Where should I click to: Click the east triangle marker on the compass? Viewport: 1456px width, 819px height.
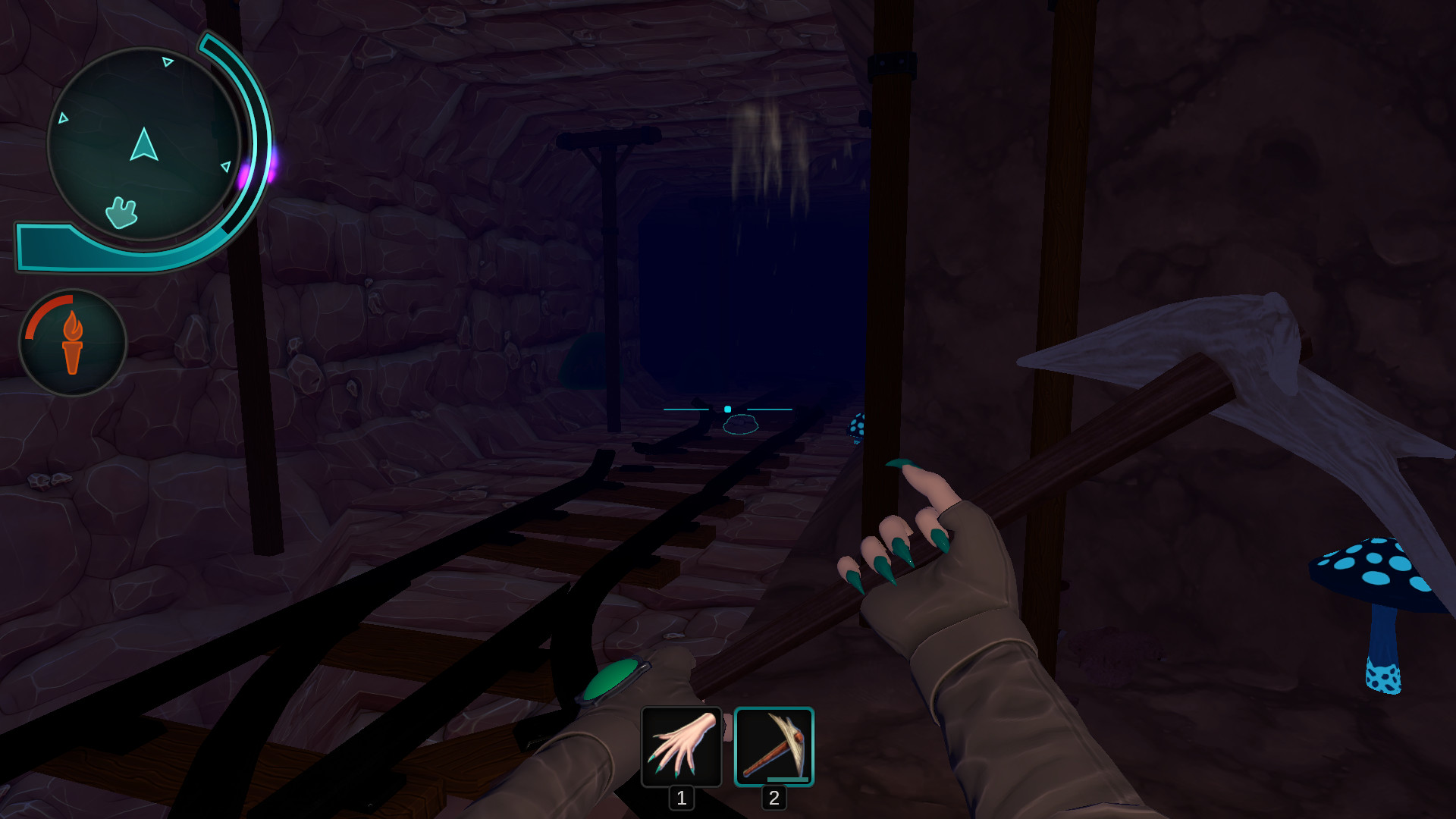tap(226, 166)
